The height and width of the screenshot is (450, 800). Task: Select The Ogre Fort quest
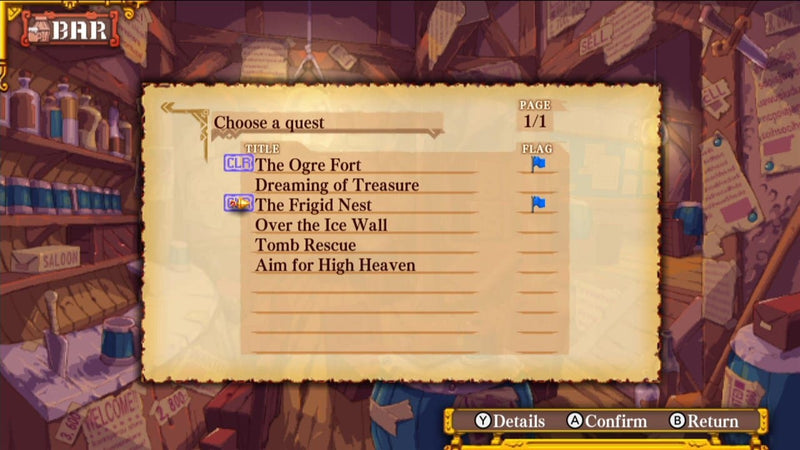click(308, 165)
